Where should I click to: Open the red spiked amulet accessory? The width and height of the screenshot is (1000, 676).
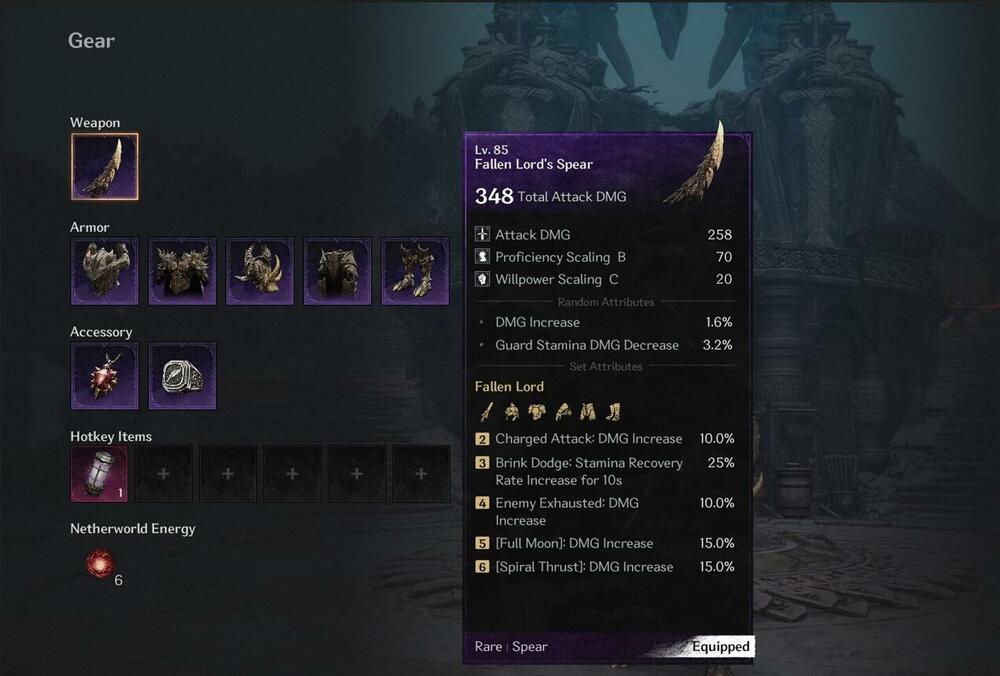point(105,376)
